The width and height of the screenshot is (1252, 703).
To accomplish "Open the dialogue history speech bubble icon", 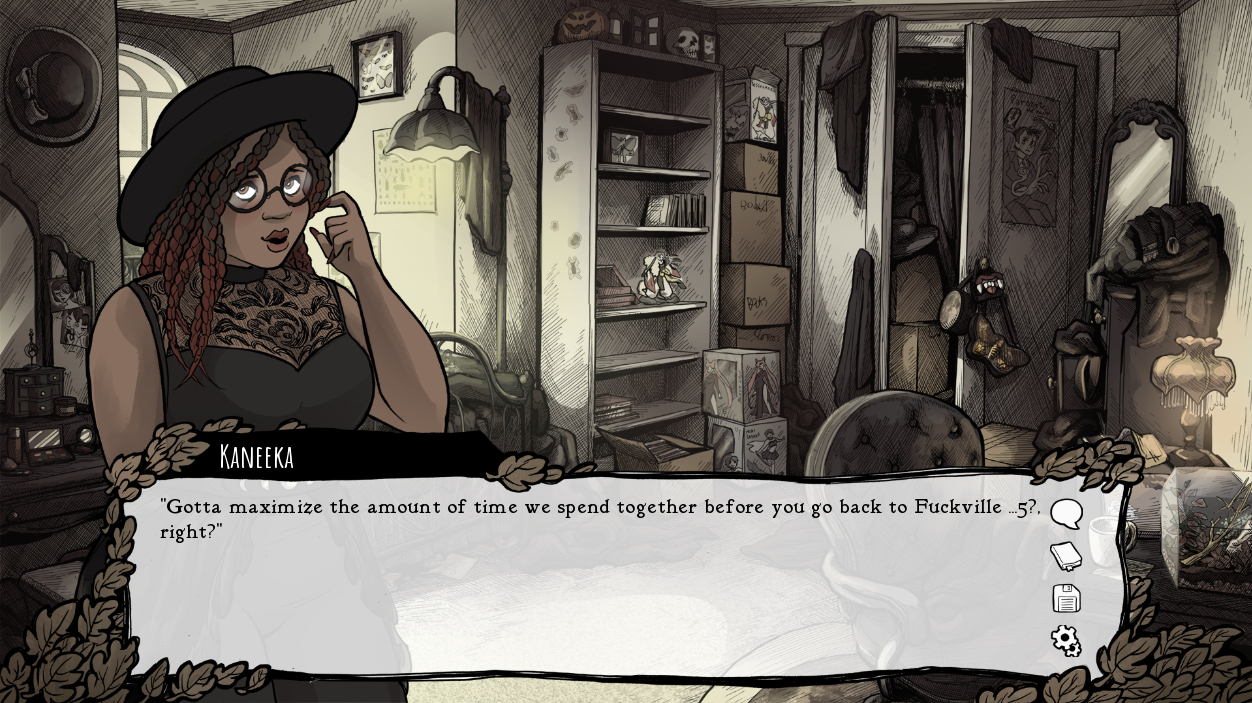I will (x=1066, y=514).
